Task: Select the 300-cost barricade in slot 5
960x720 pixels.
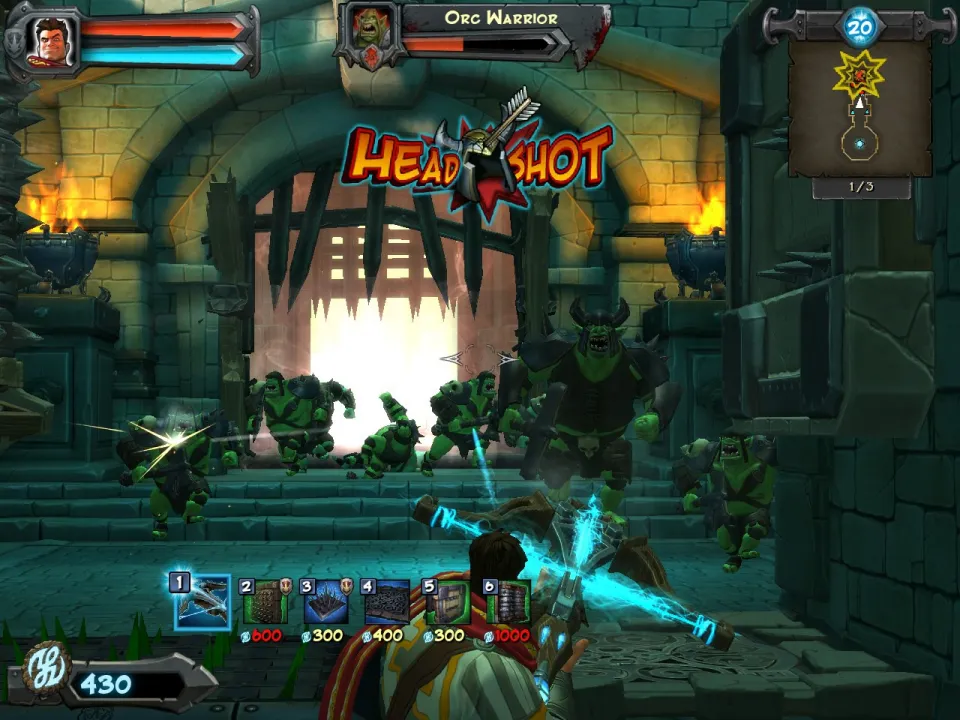Action: coord(448,603)
